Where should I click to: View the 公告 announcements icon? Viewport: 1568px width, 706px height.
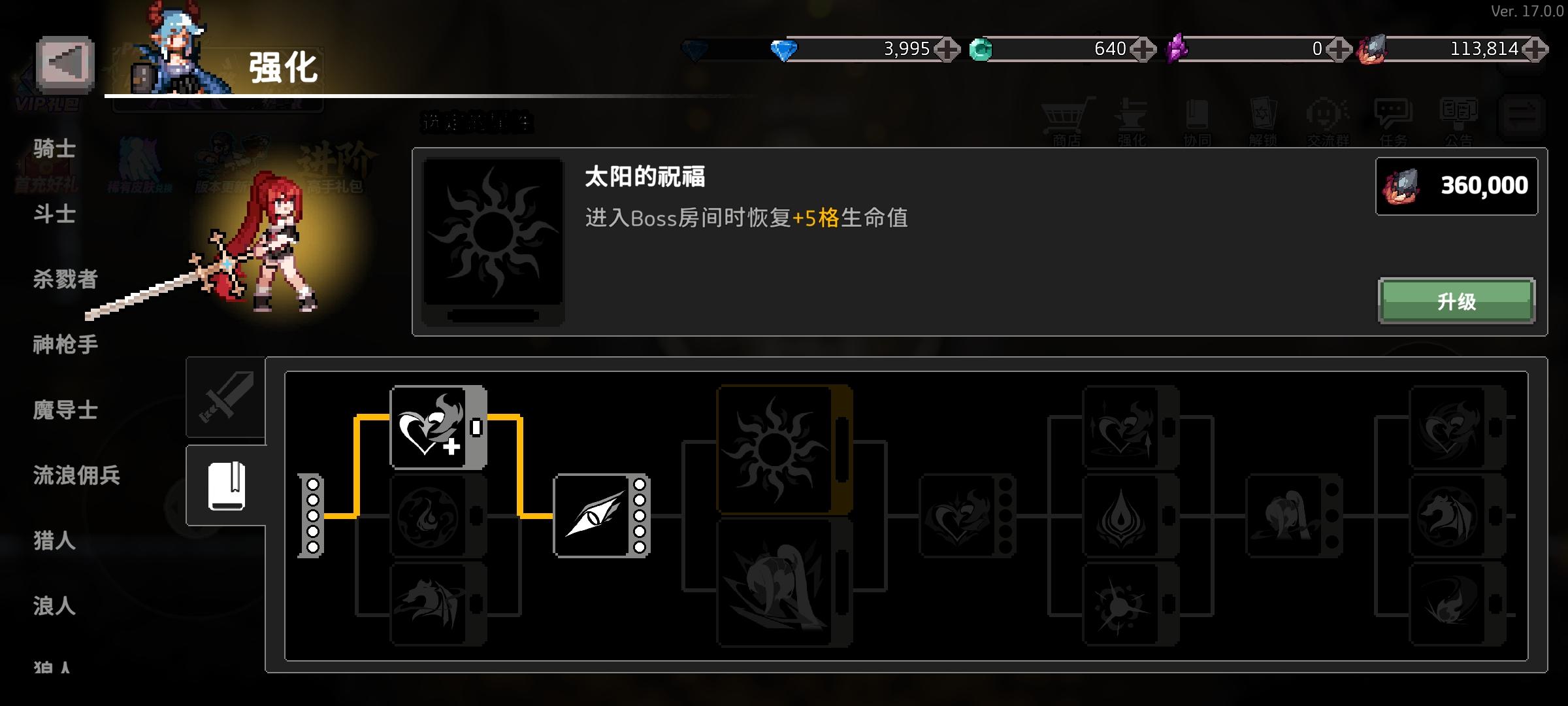click(x=1460, y=118)
